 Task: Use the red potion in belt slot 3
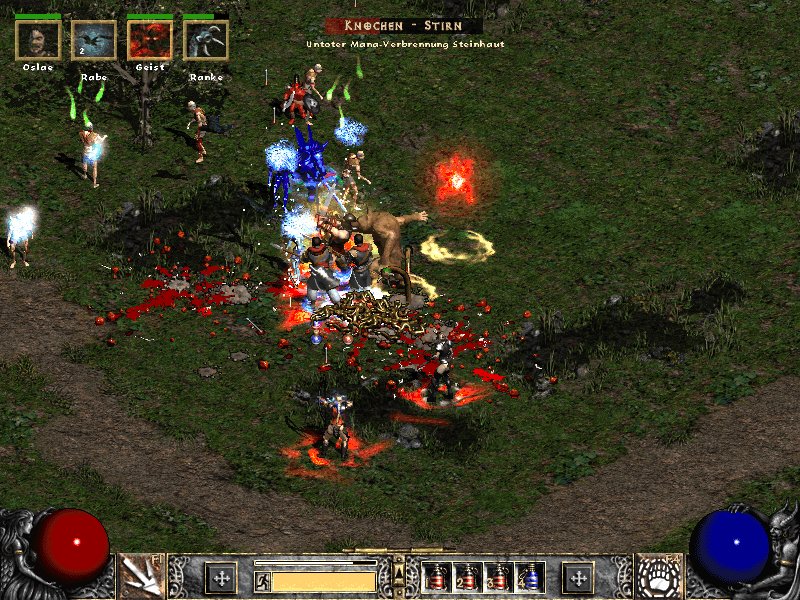[x=498, y=577]
